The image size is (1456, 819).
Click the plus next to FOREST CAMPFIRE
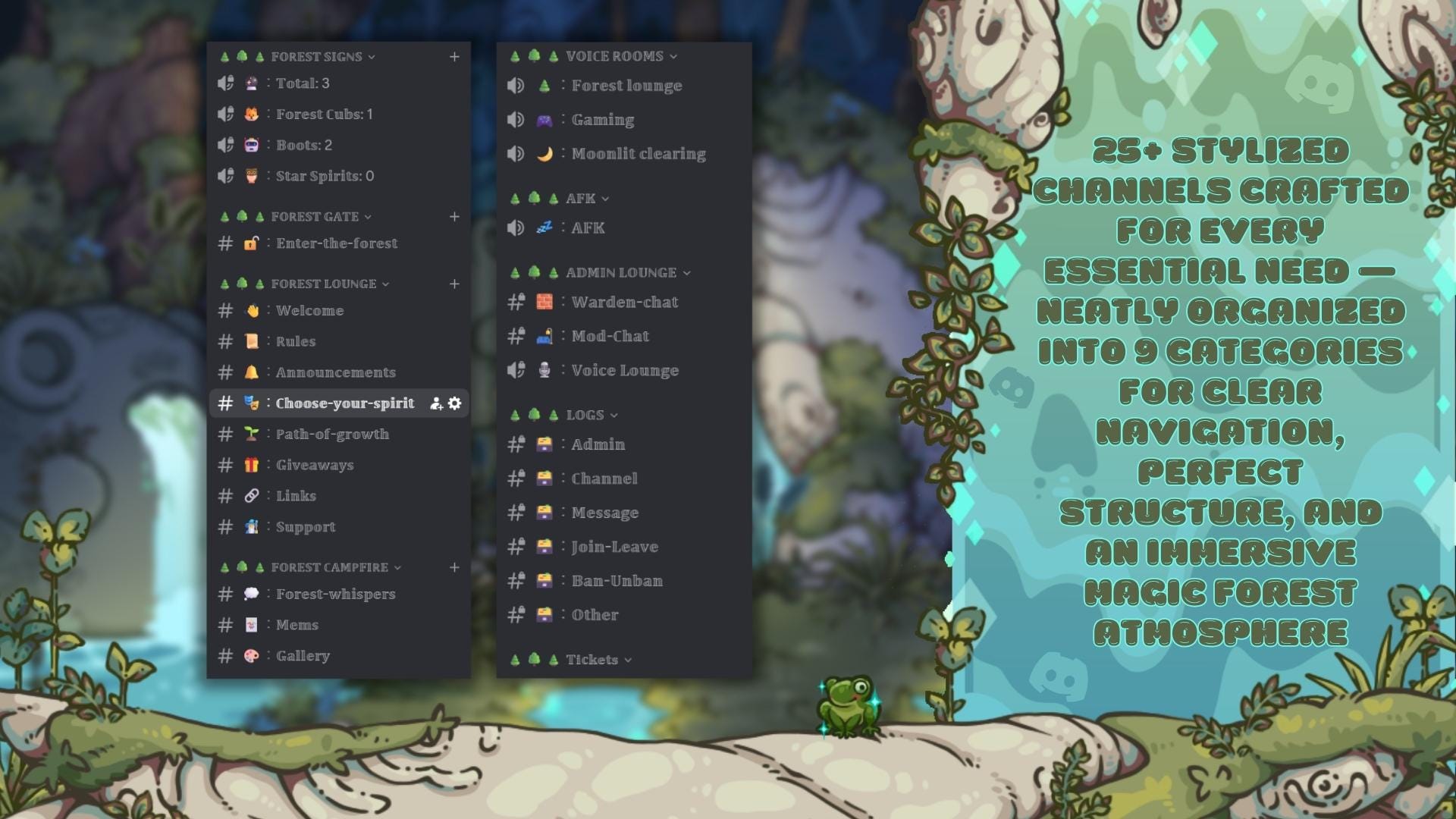(x=454, y=567)
